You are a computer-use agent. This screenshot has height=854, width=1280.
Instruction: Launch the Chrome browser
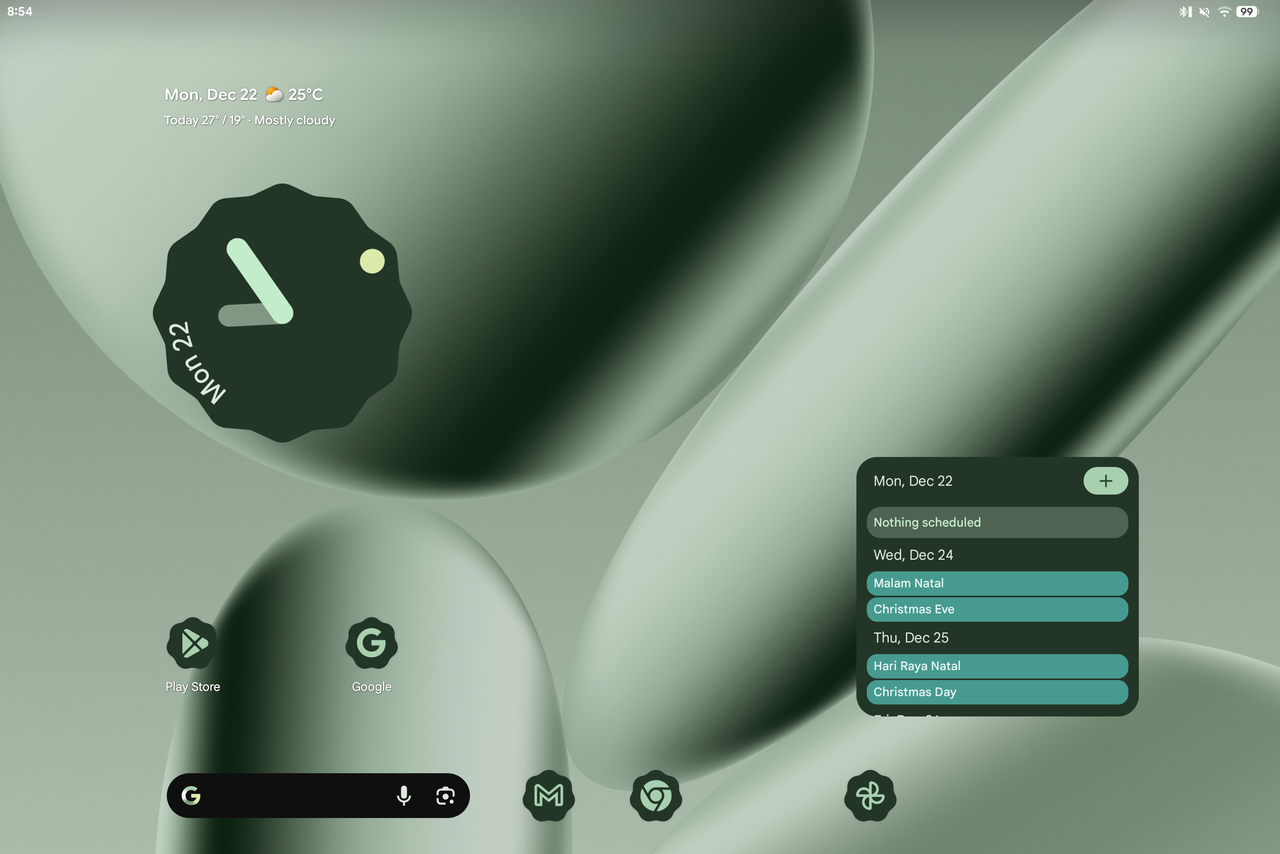click(x=655, y=796)
